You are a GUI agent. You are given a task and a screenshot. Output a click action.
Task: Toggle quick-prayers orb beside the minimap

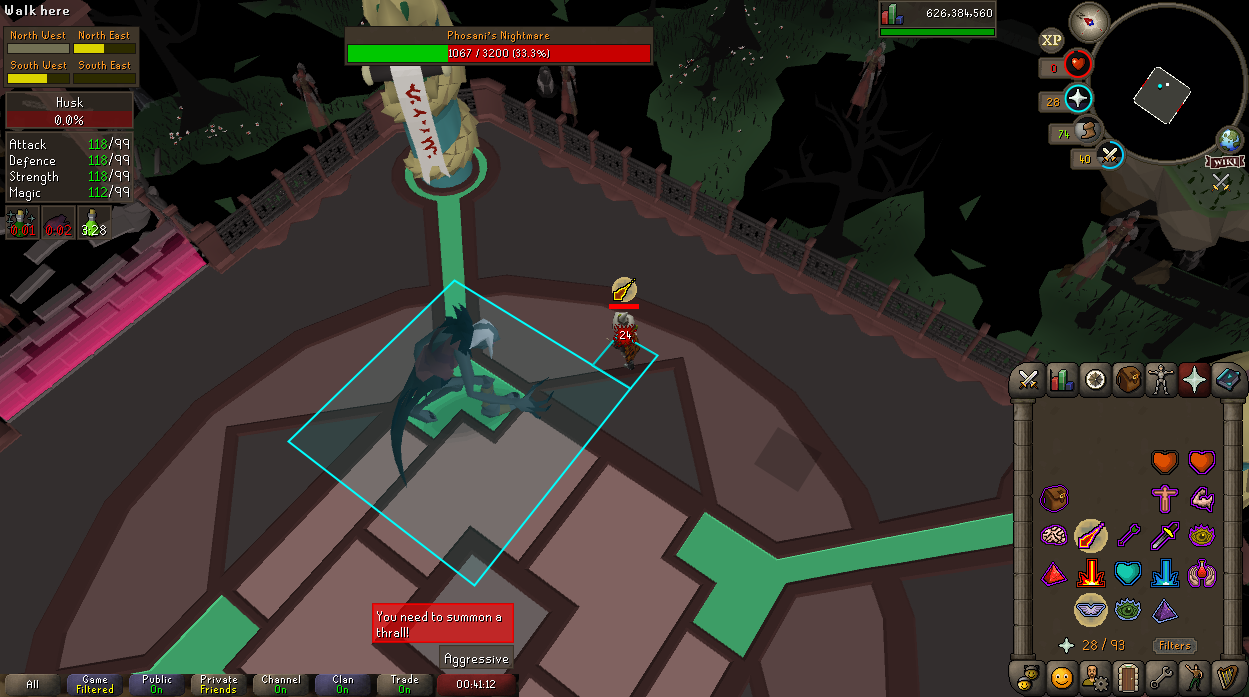pyautogui.click(x=1078, y=99)
